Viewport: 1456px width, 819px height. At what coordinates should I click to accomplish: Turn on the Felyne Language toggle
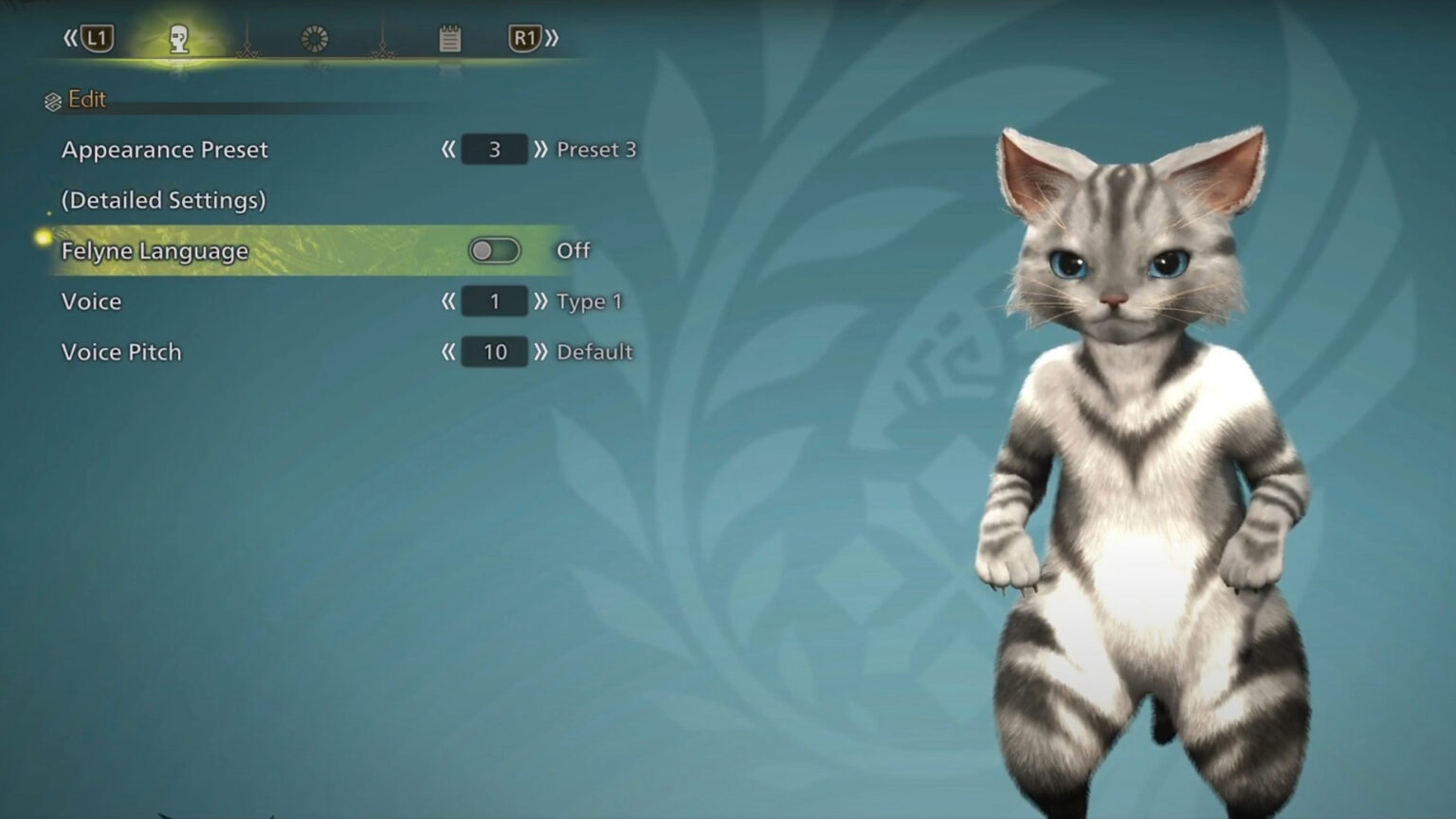[x=497, y=249]
